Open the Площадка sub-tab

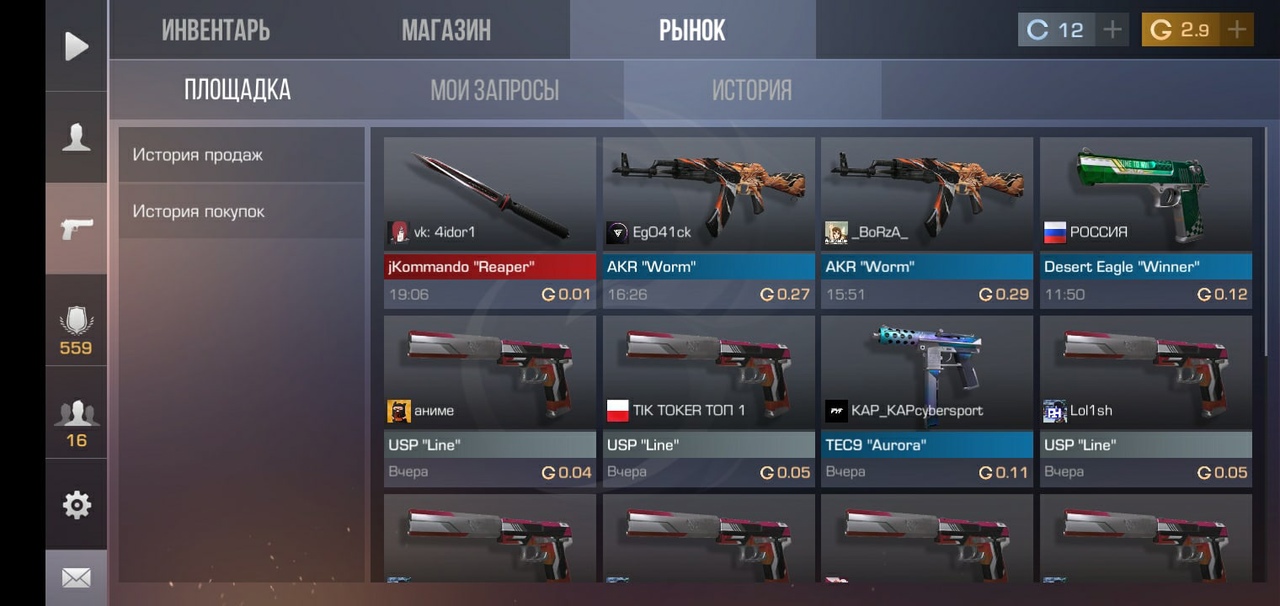(x=237, y=90)
